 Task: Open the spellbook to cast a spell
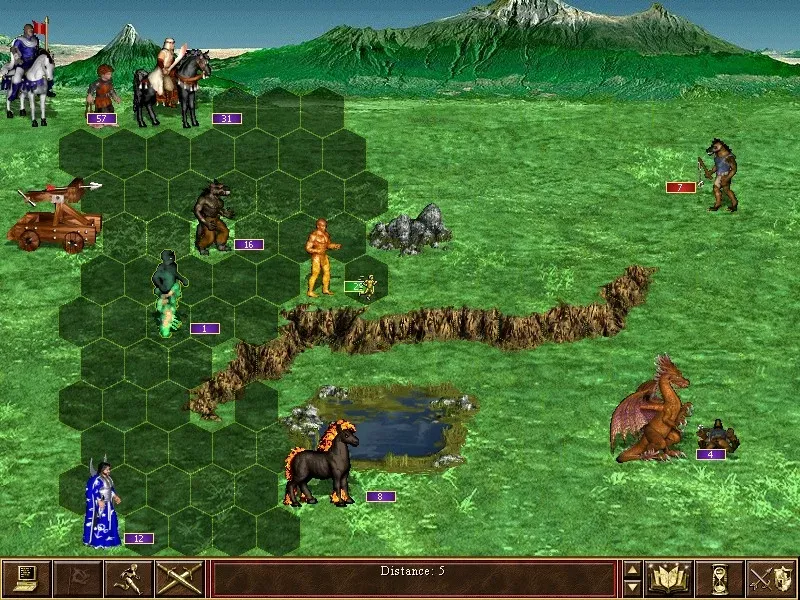point(669,578)
